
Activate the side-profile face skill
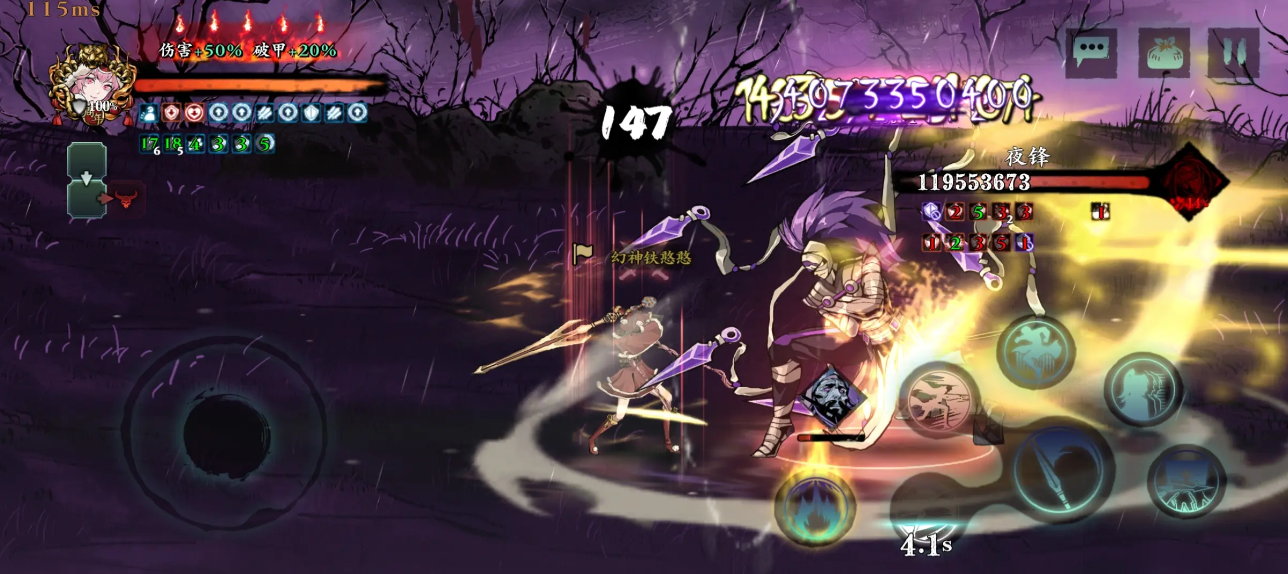[1143, 389]
